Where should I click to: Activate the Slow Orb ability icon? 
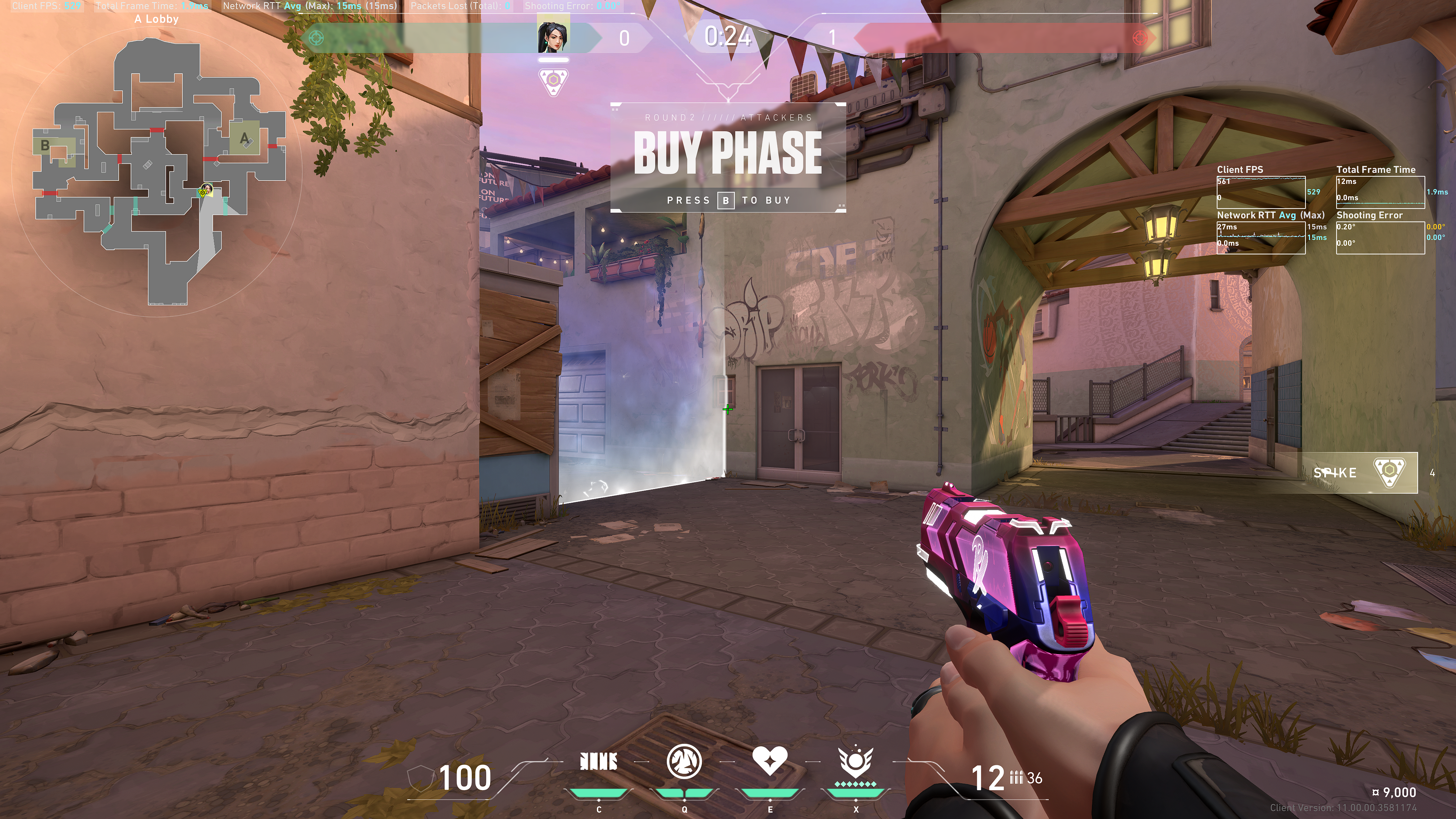pos(684,761)
